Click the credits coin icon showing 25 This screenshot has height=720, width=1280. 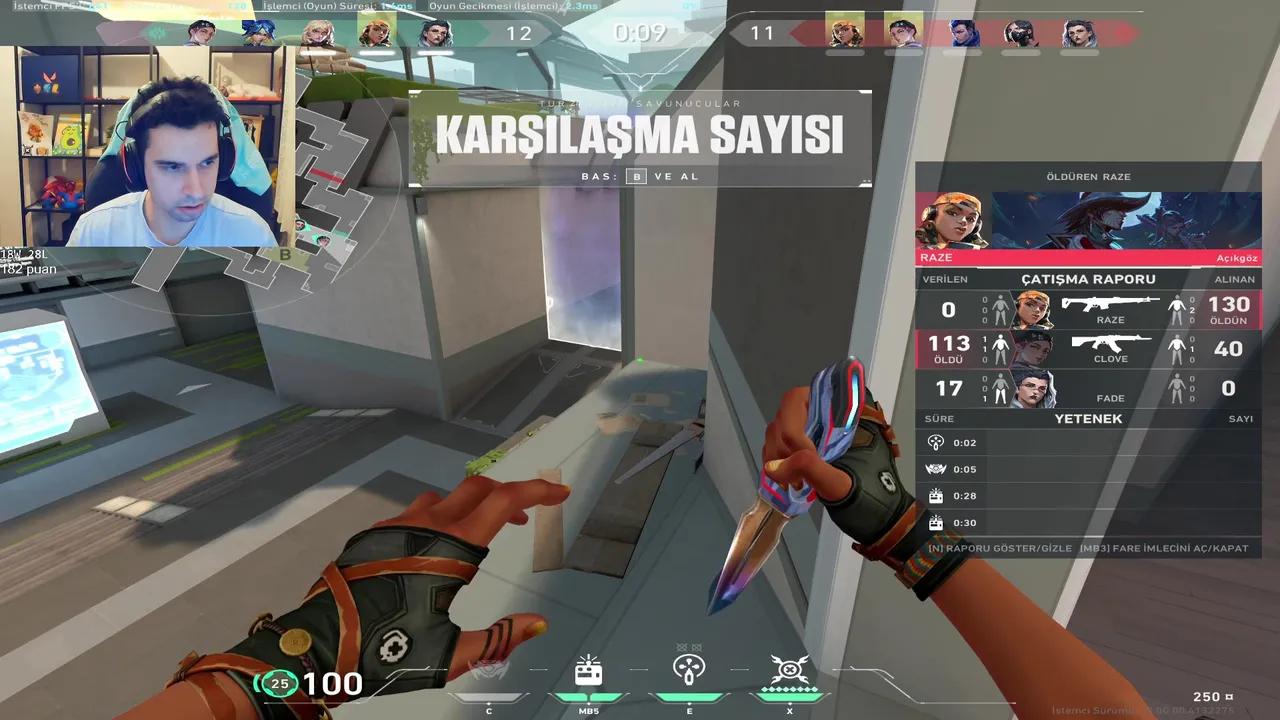pos(280,685)
